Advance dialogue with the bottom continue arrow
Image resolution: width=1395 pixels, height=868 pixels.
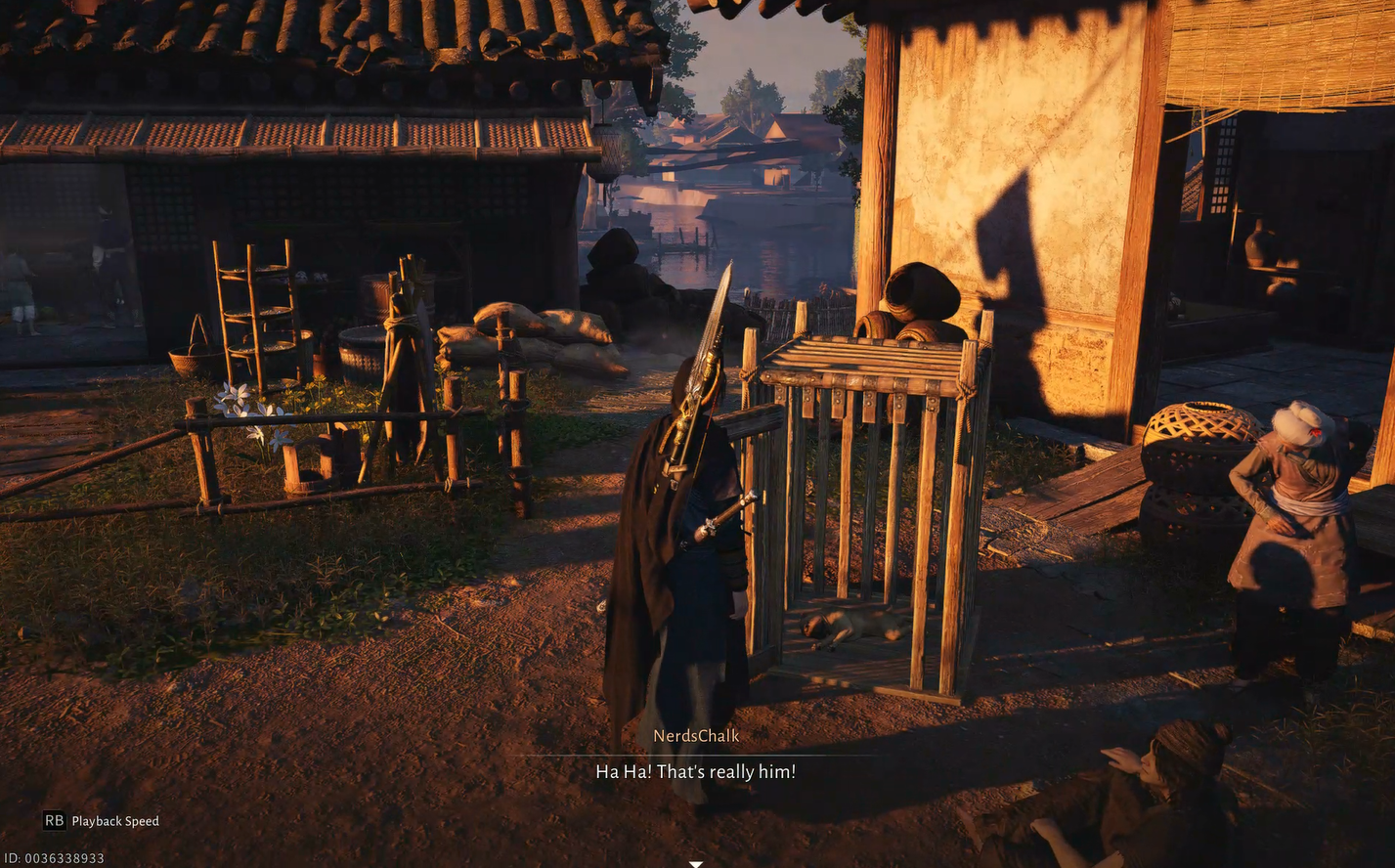[696, 863]
